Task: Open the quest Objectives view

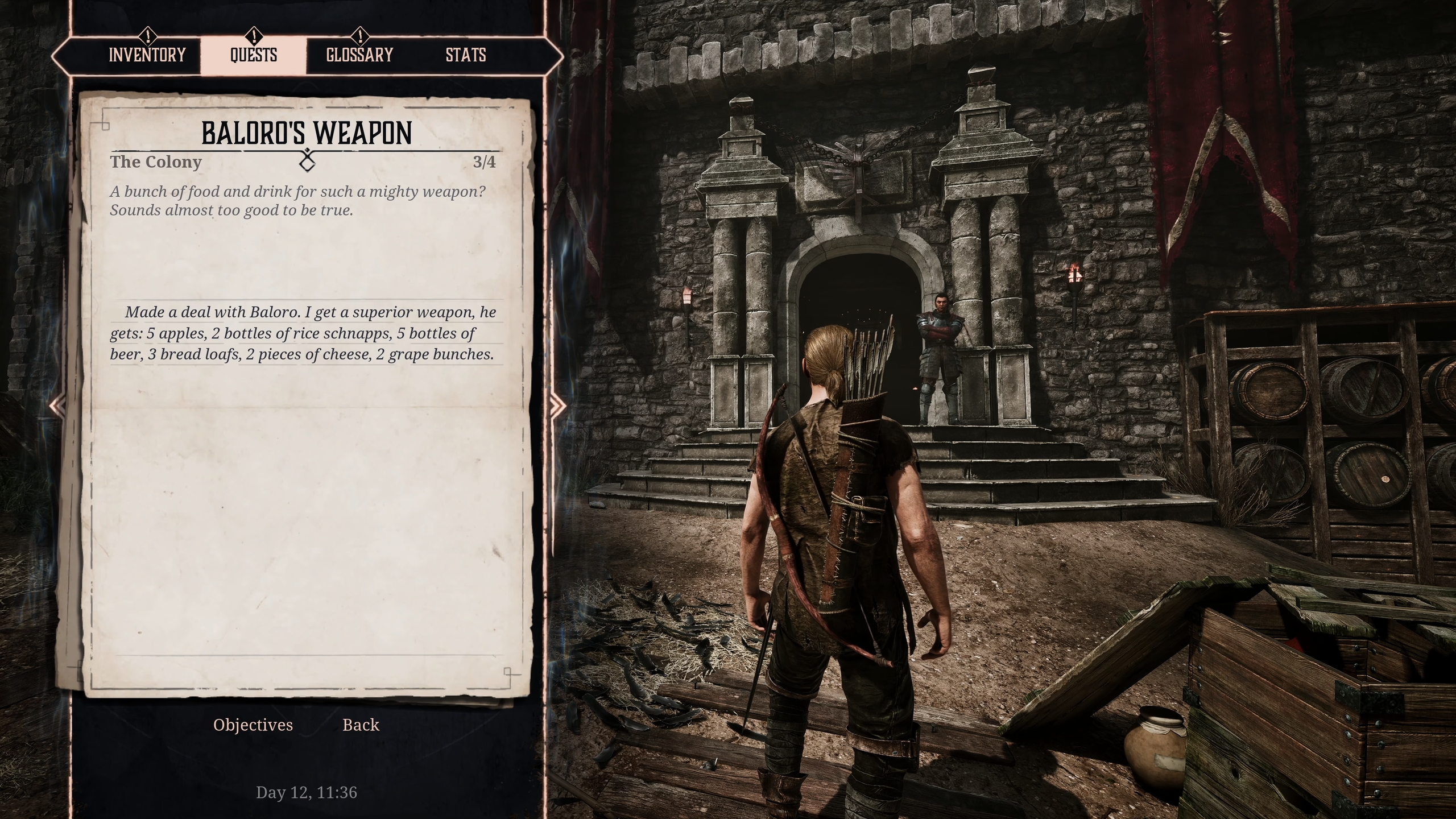Action: click(x=253, y=725)
